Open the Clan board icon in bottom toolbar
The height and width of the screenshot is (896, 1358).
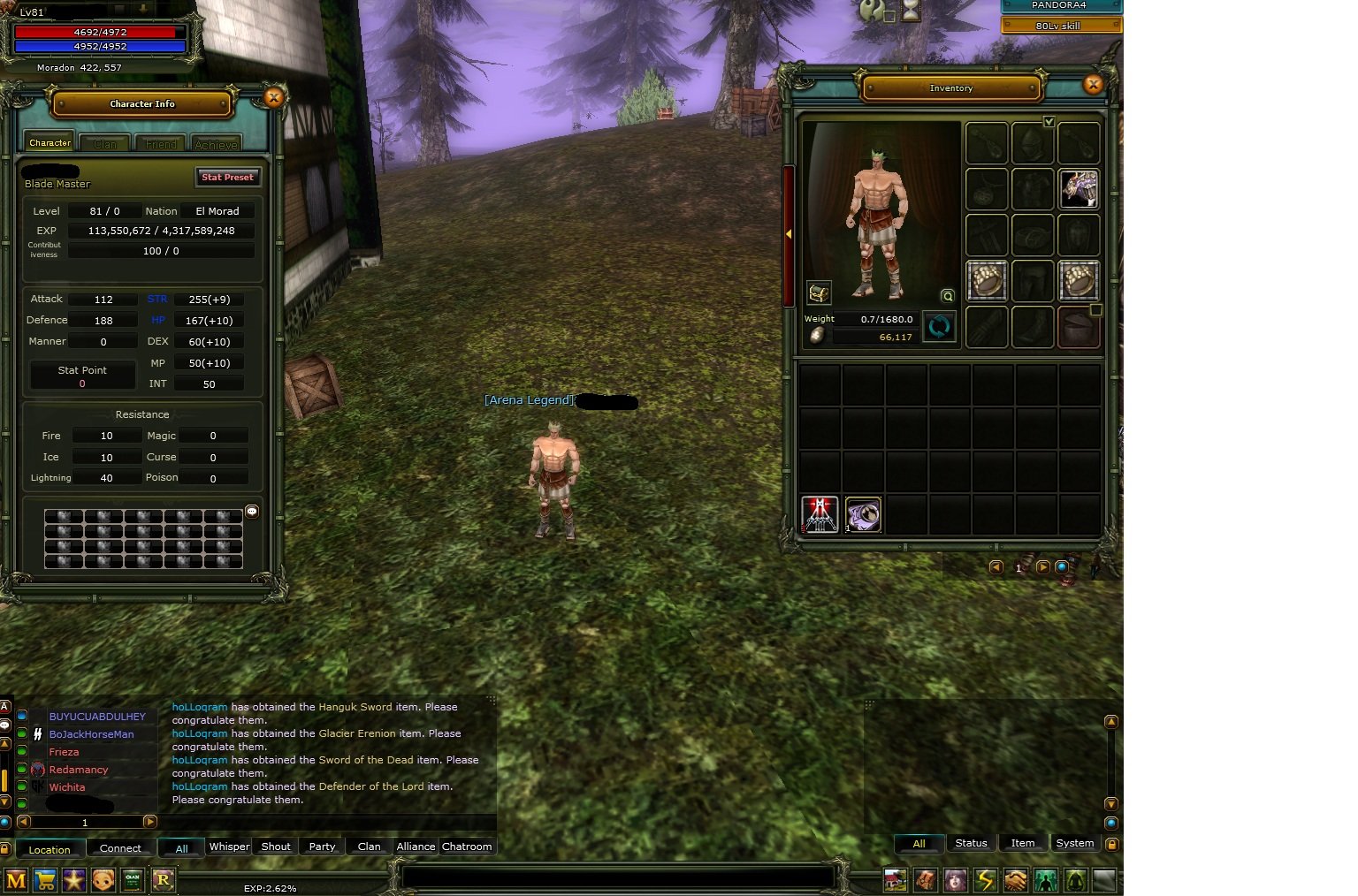[x=134, y=880]
